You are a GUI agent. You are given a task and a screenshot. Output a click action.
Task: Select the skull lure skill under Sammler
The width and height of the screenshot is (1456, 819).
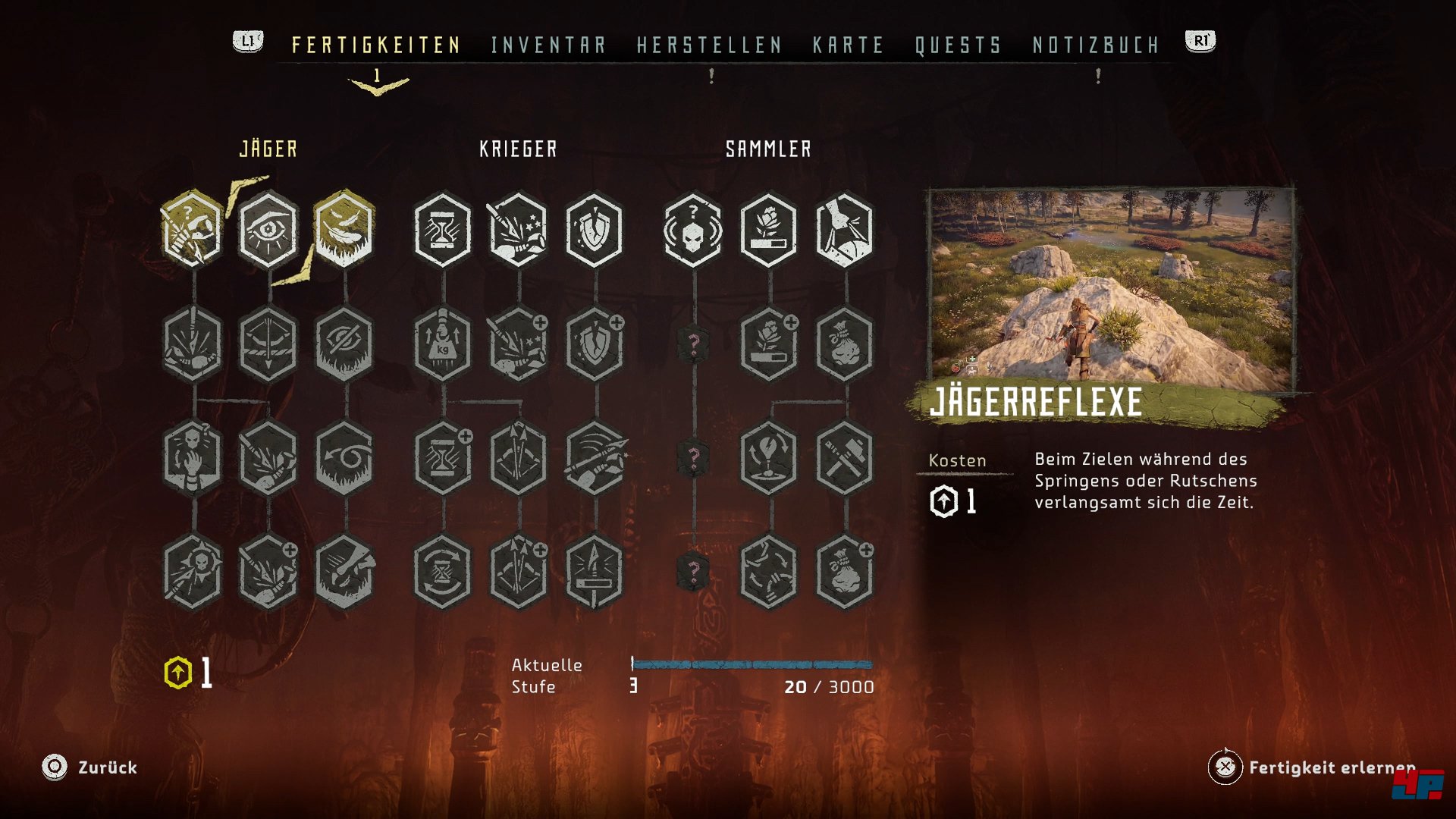[693, 229]
